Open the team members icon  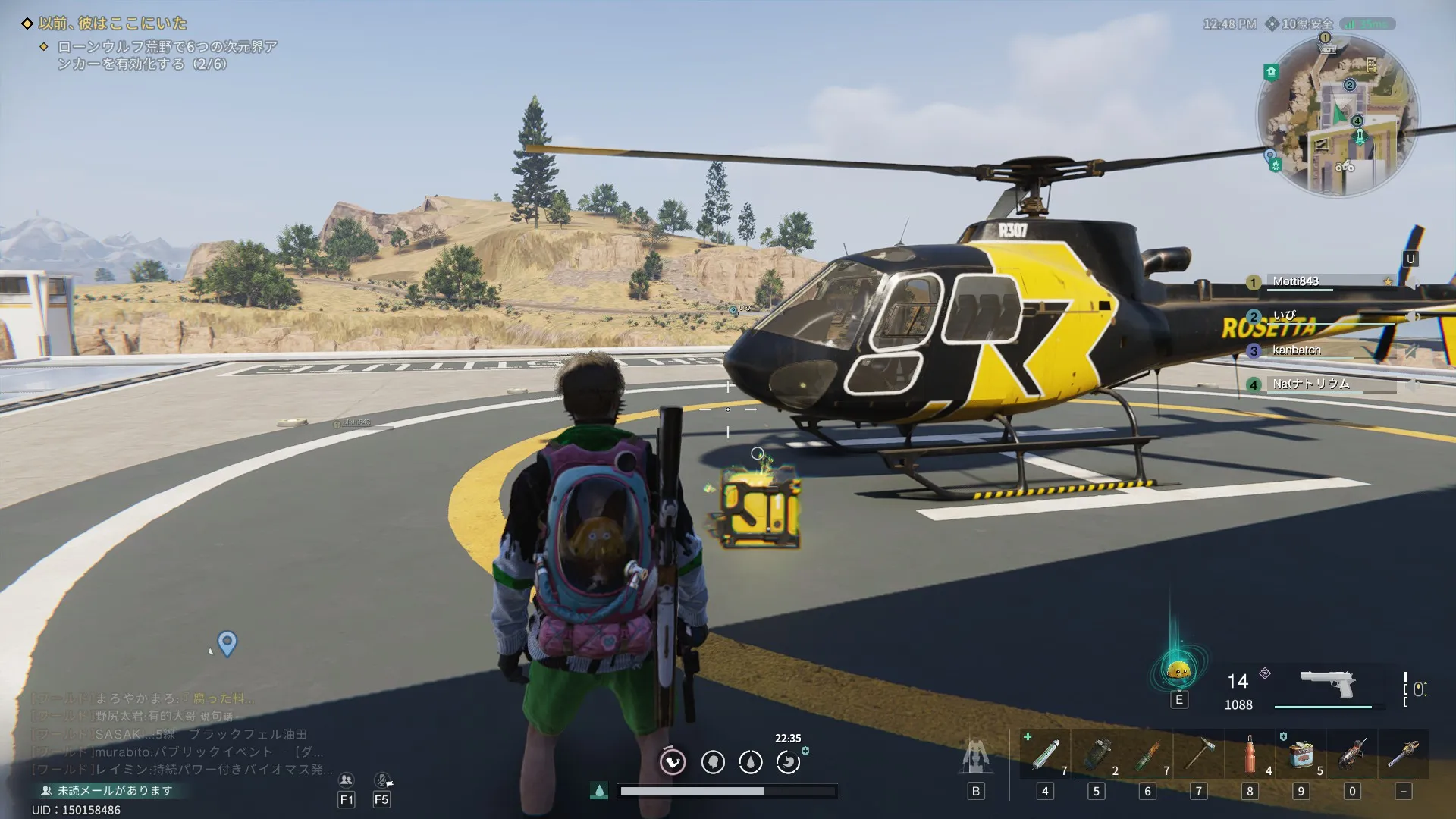click(x=347, y=780)
